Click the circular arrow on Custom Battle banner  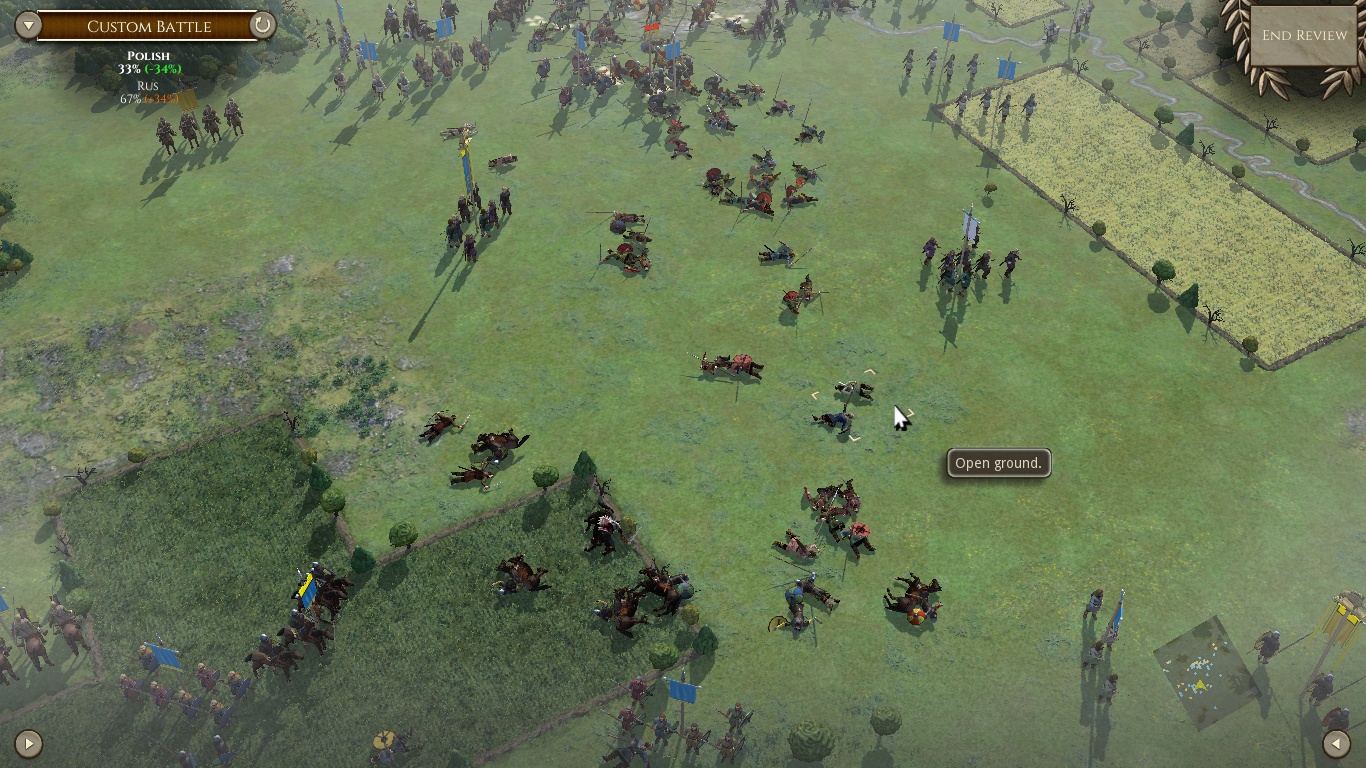[263, 25]
